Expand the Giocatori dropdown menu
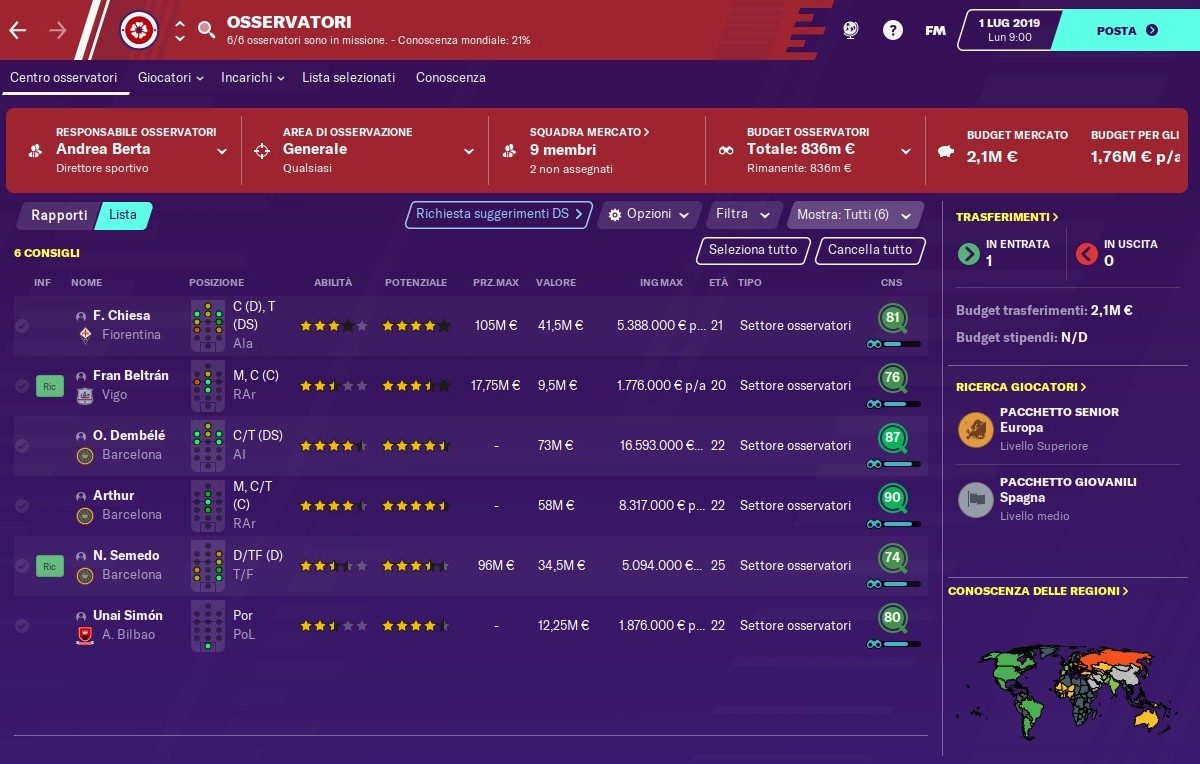1200x764 pixels. pos(170,77)
